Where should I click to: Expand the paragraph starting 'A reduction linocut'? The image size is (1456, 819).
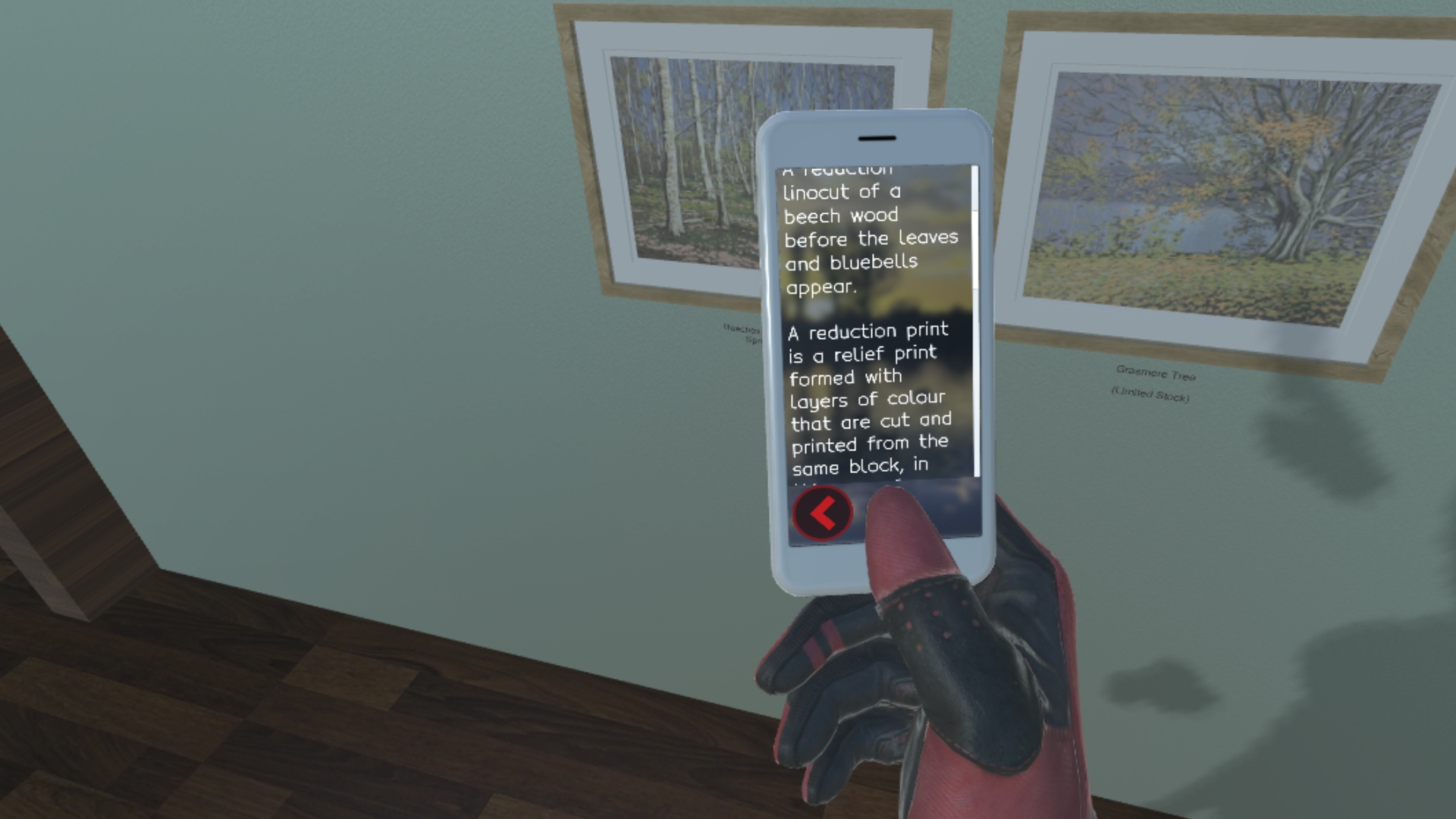point(868,227)
